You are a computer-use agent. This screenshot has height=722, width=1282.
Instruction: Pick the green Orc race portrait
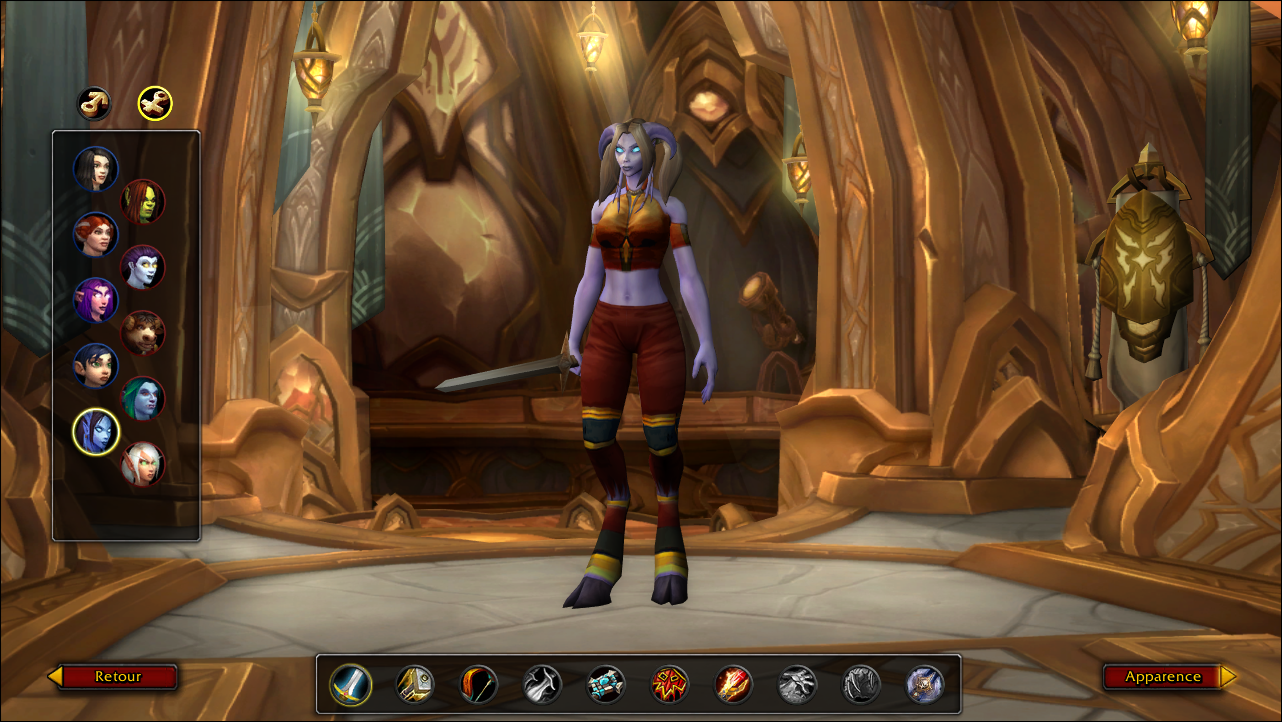click(143, 202)
